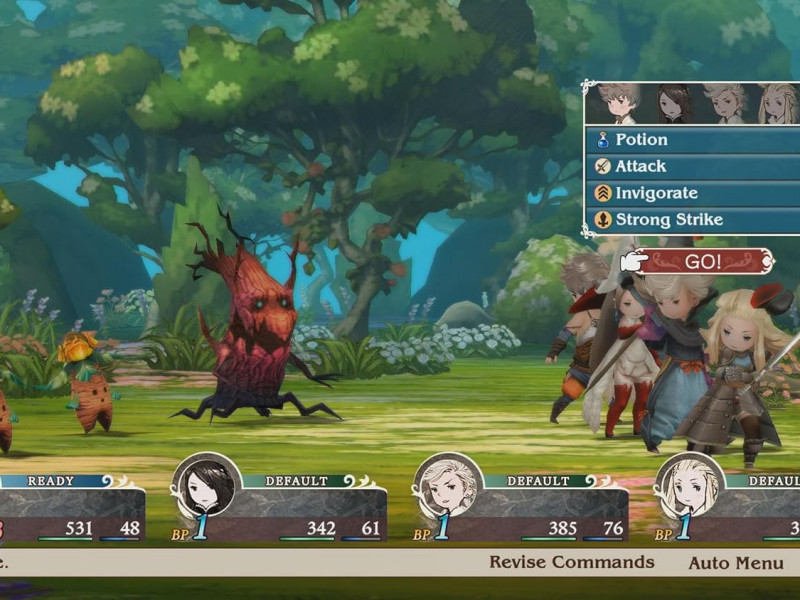Select the gray-haired man portrait in command header

pyautogui.click(x=725, y=103)
